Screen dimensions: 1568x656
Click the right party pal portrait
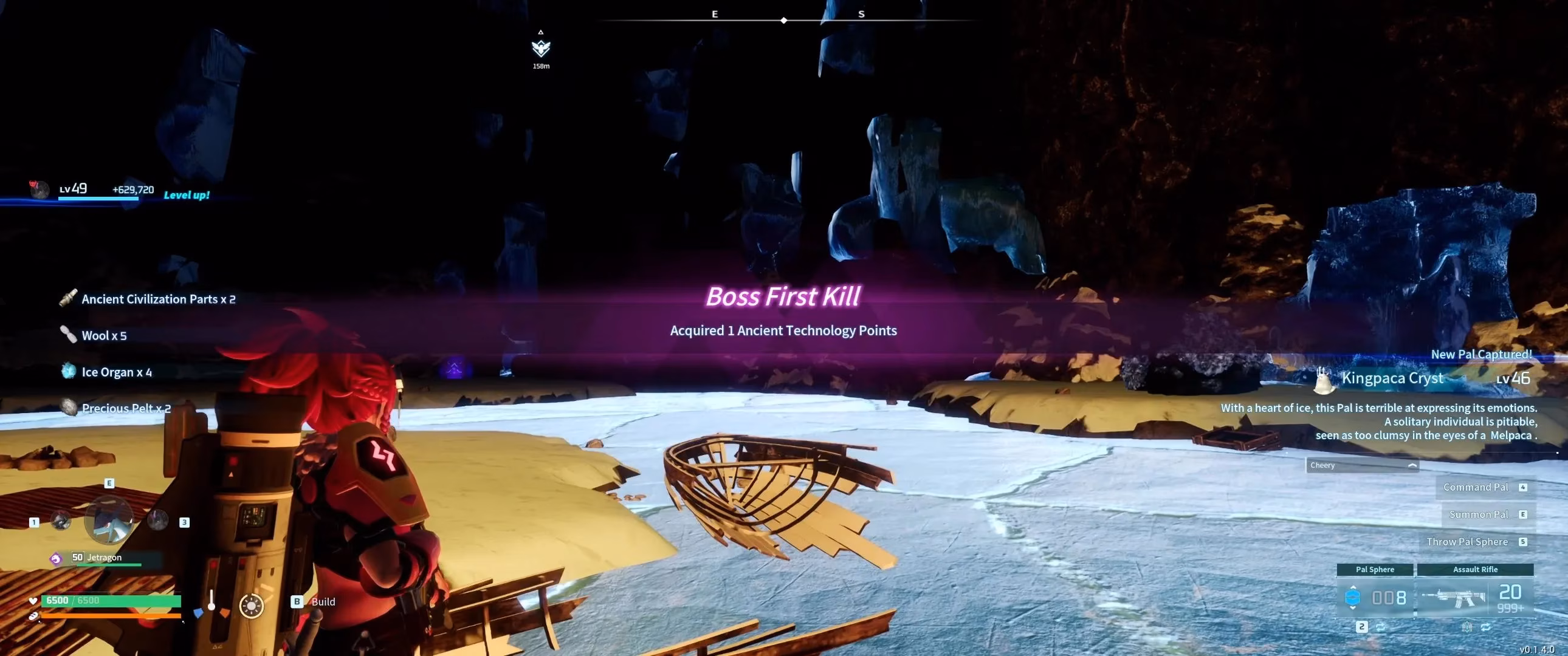(157, 521)
